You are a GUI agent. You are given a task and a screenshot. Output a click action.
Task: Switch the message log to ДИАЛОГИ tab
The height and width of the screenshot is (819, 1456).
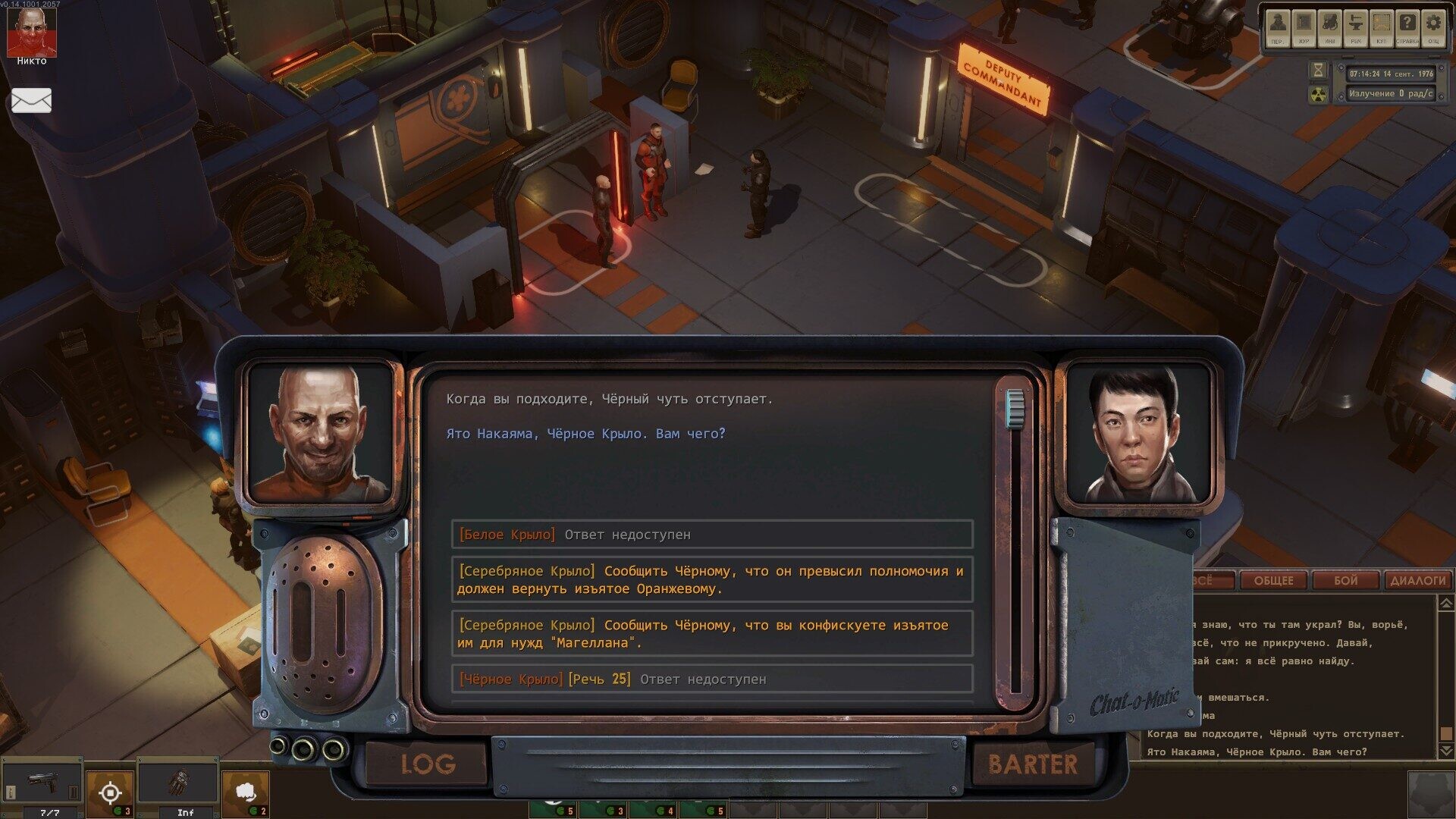(1417, 581)
